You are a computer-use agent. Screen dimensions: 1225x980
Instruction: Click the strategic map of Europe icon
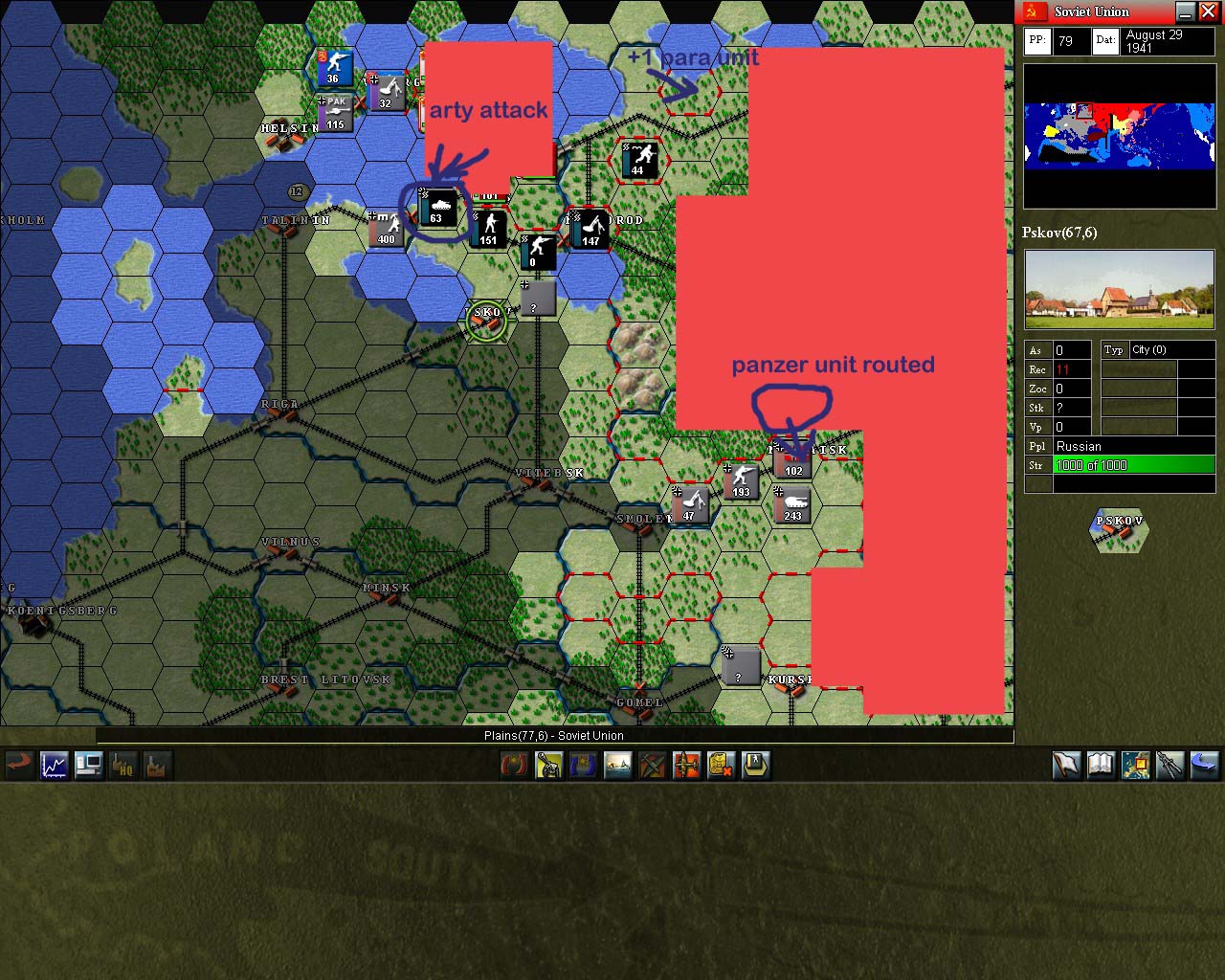click(1136, 765)
